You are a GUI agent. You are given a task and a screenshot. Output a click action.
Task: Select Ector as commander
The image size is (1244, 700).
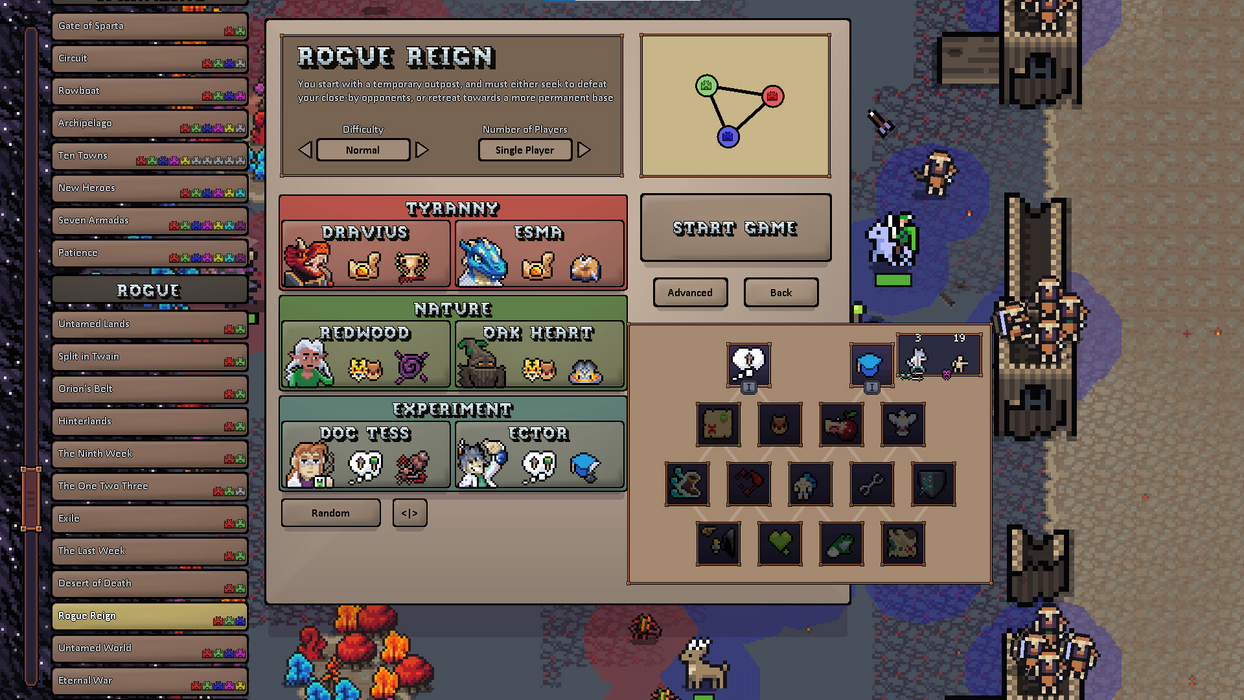[540, 456]
